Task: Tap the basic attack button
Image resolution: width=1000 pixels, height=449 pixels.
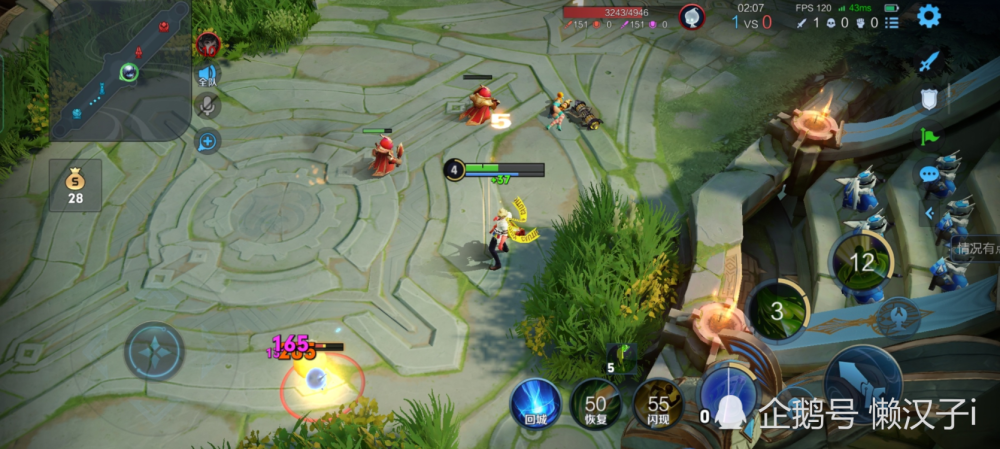Action: point(862,383)
